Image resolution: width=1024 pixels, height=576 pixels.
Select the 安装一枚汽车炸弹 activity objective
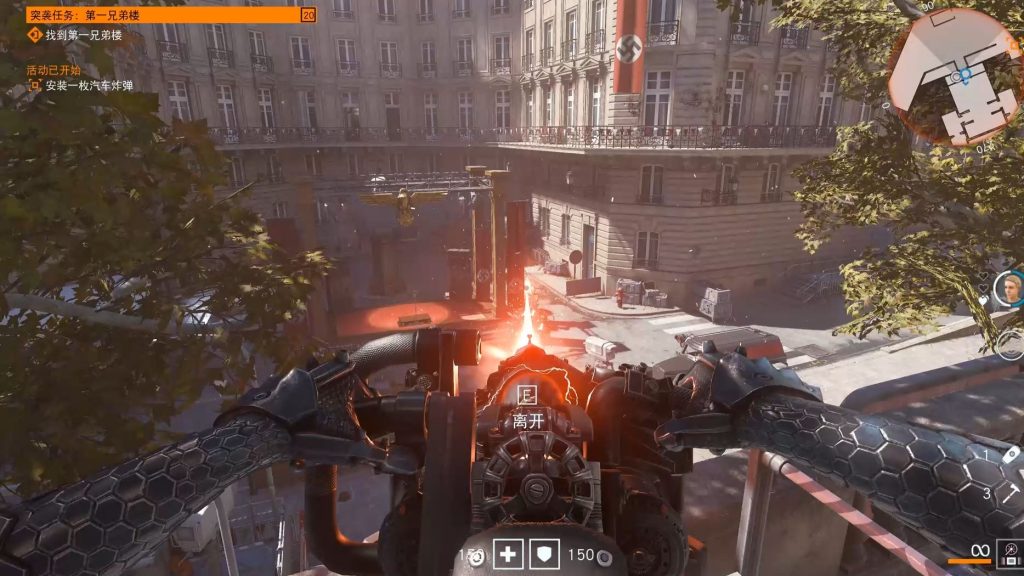(88, 86)
